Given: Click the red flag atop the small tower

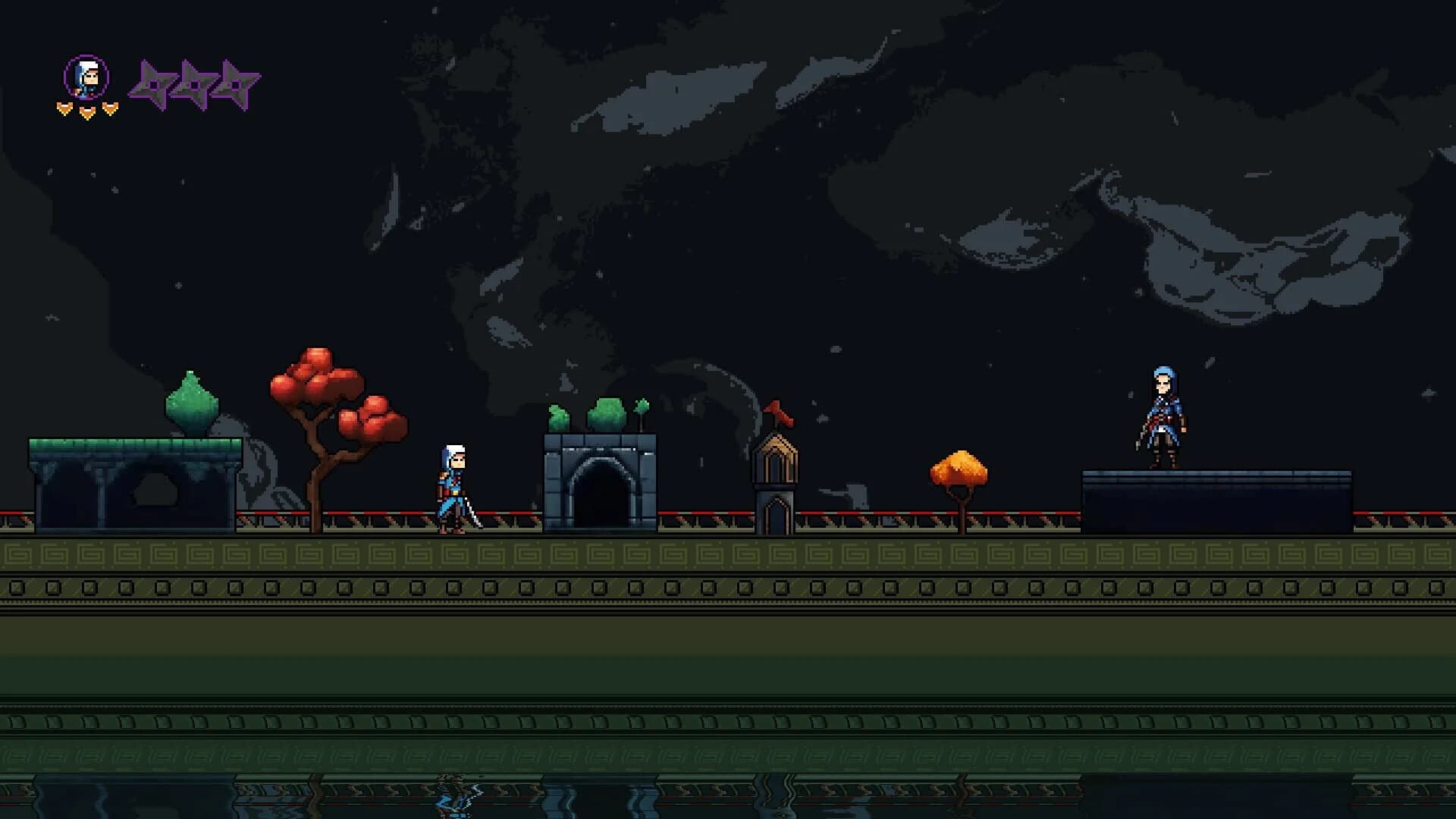Looking at the screenshot, I should tap(779, 410).
